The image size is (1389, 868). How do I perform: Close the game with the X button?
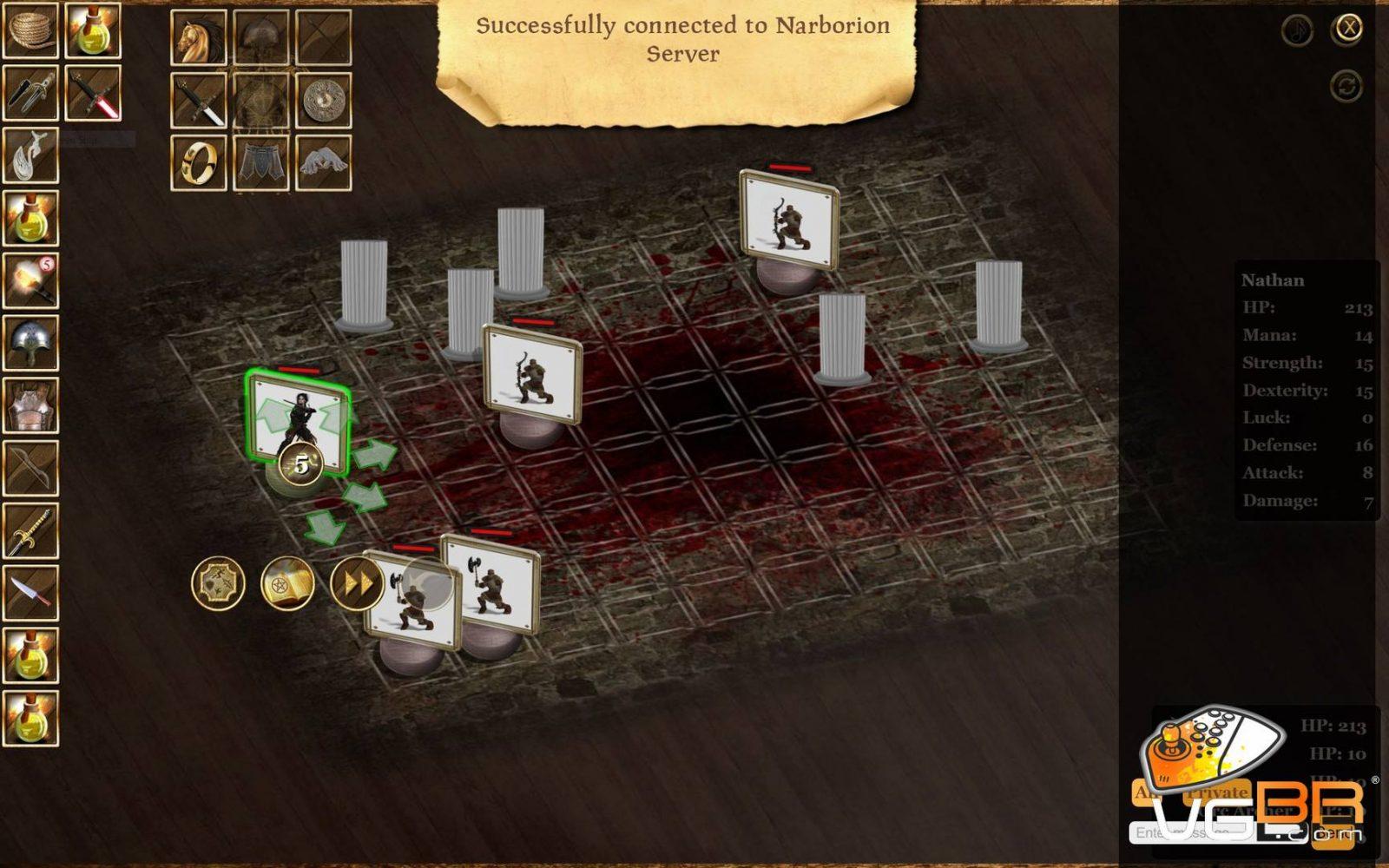[x=1348, y=29]
